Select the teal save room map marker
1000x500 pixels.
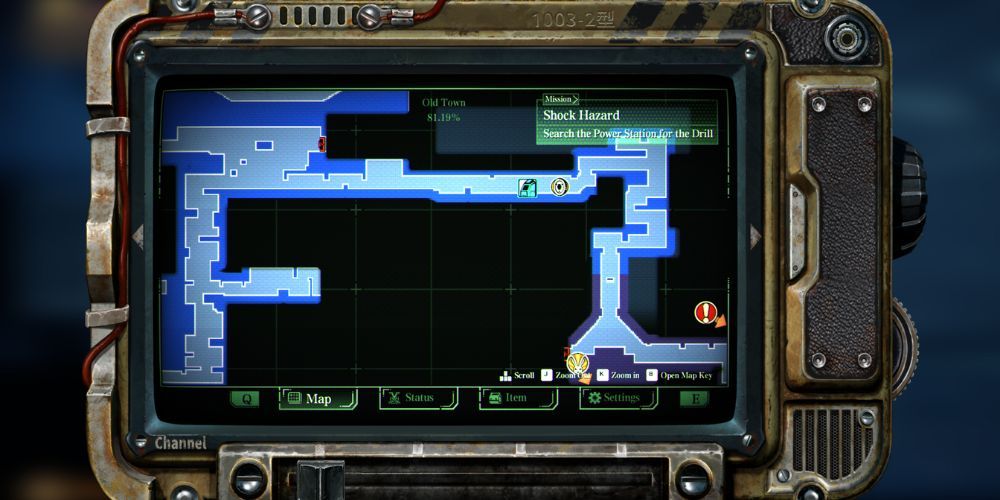(x=528, y=187)
